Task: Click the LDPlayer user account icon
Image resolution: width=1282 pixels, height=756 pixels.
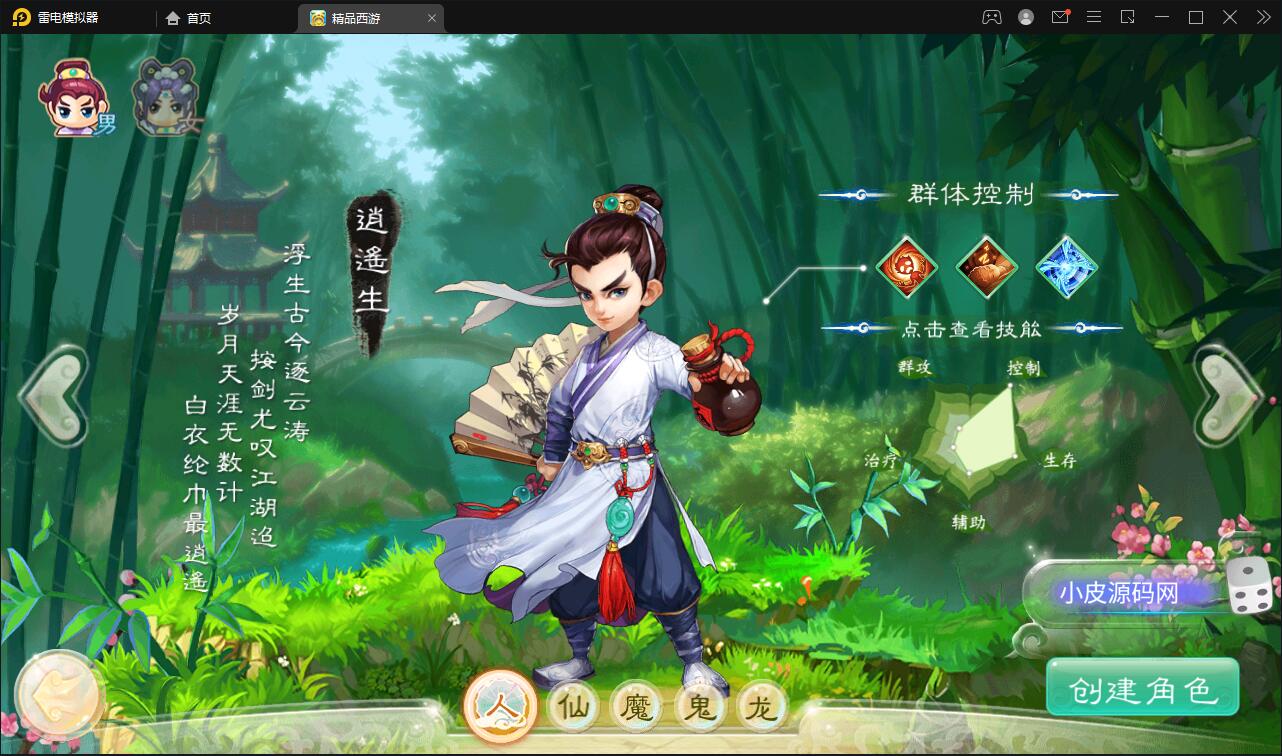Action: 1025,17
